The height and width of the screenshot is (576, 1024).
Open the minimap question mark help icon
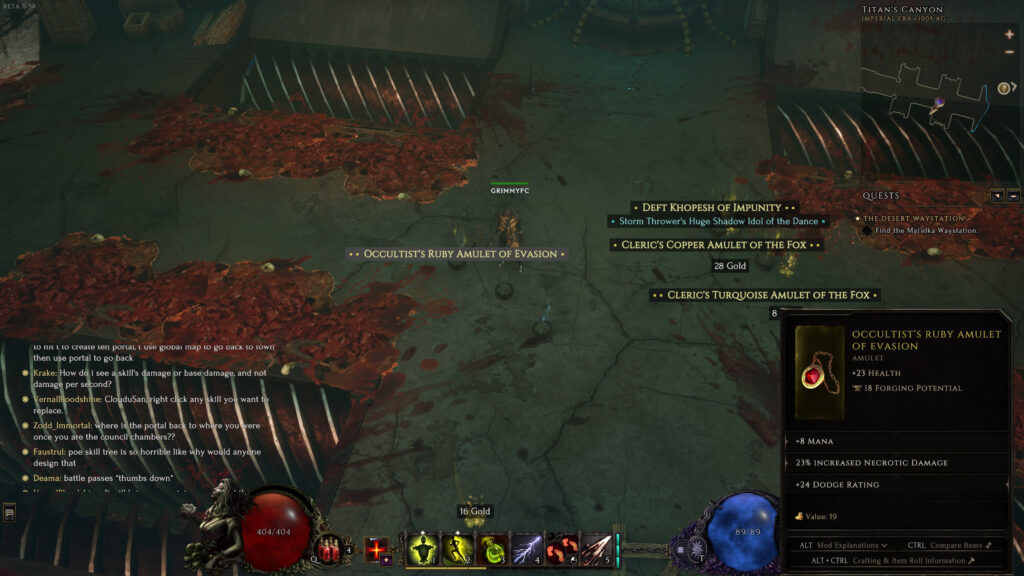(x=1004, y=88)
